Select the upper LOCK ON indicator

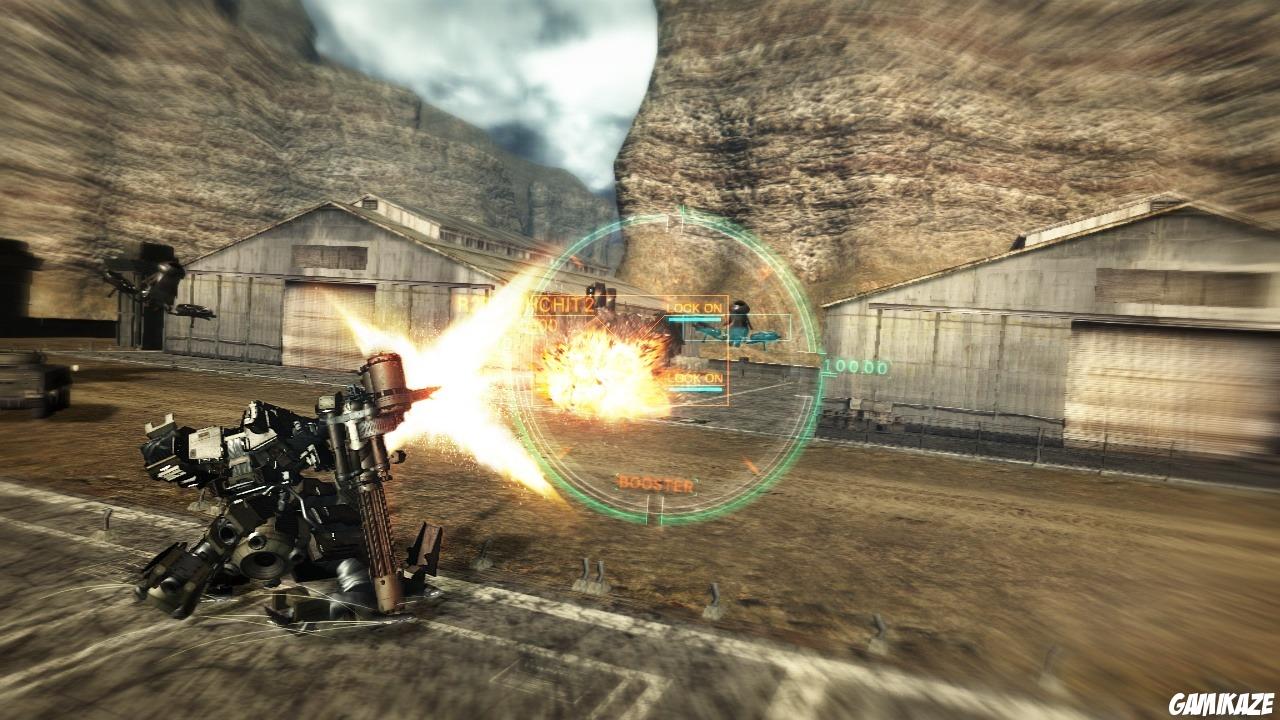(693, 308)
